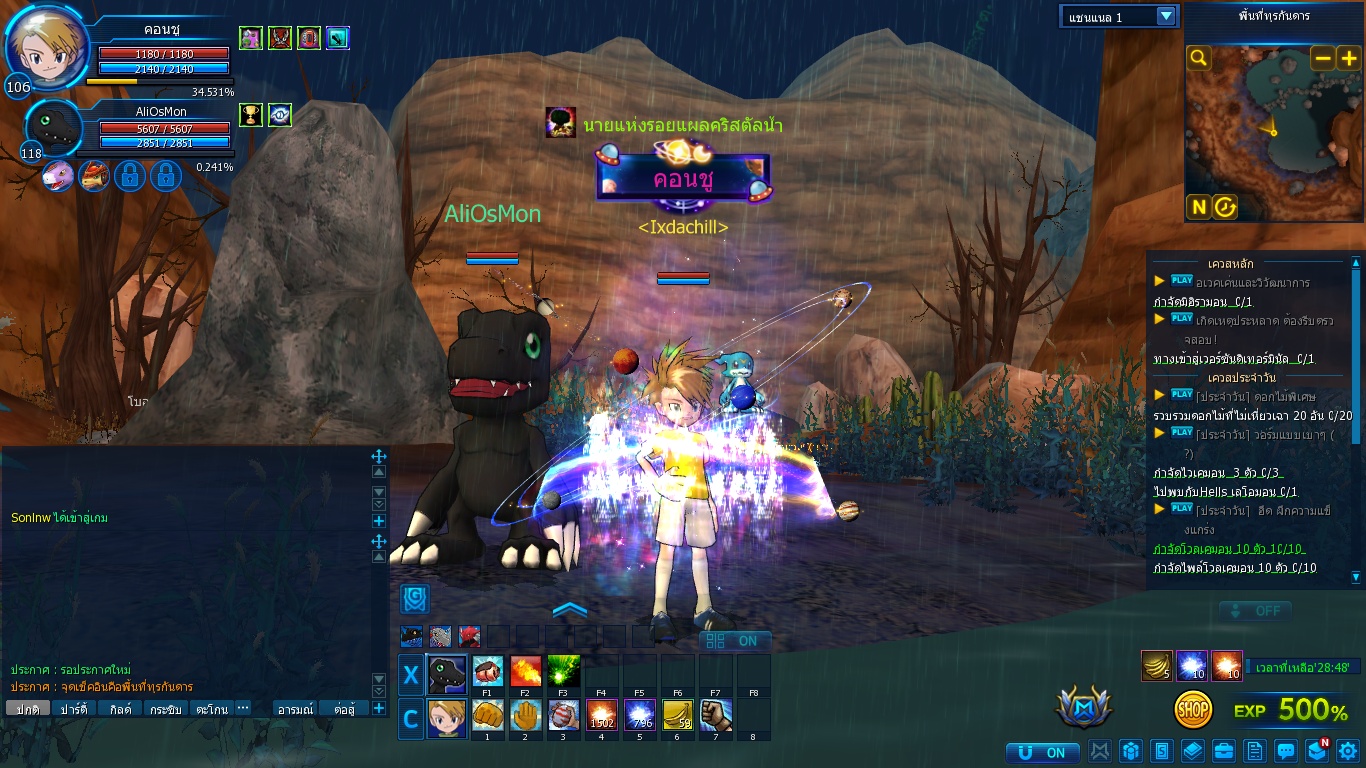Open the speech bubble chat icon
This screenshot has width=1366, height=768.
[1286, 750]
